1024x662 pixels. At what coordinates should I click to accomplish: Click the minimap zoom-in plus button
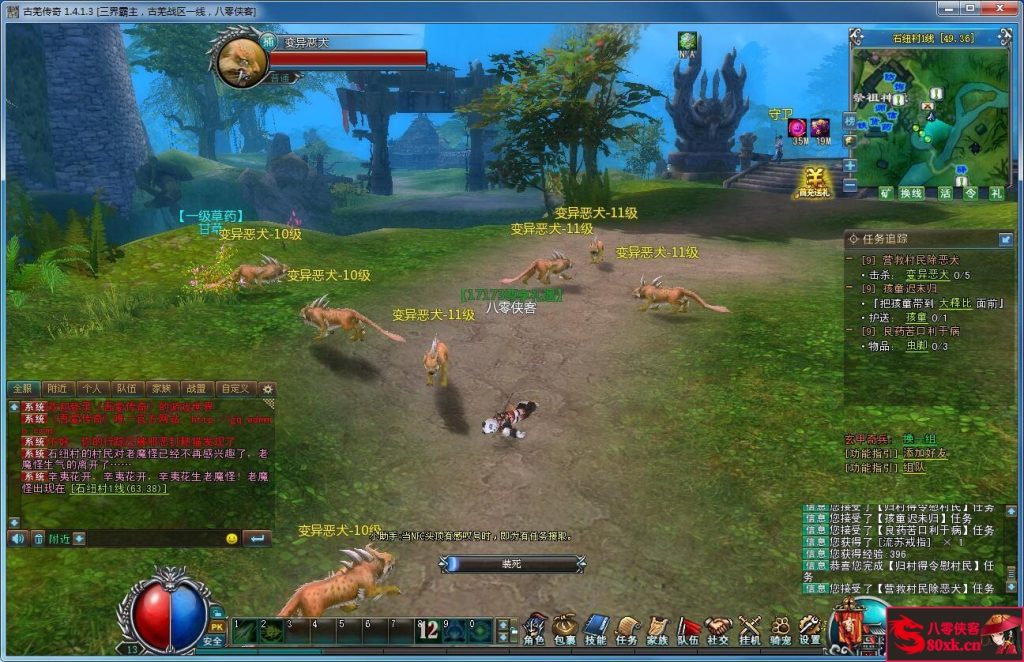click(x=850, y=165)
